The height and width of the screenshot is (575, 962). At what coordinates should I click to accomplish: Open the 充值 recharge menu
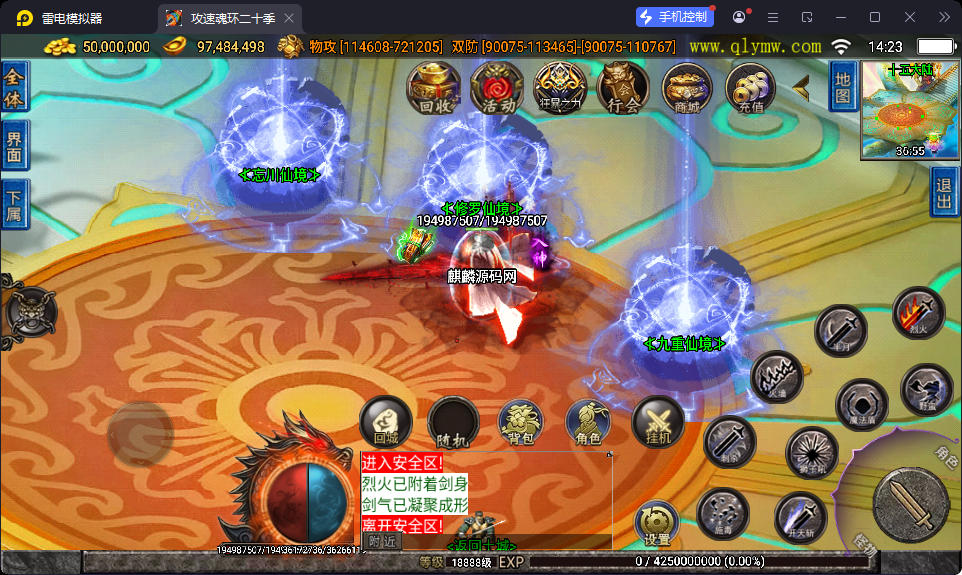tap(750, 88)
